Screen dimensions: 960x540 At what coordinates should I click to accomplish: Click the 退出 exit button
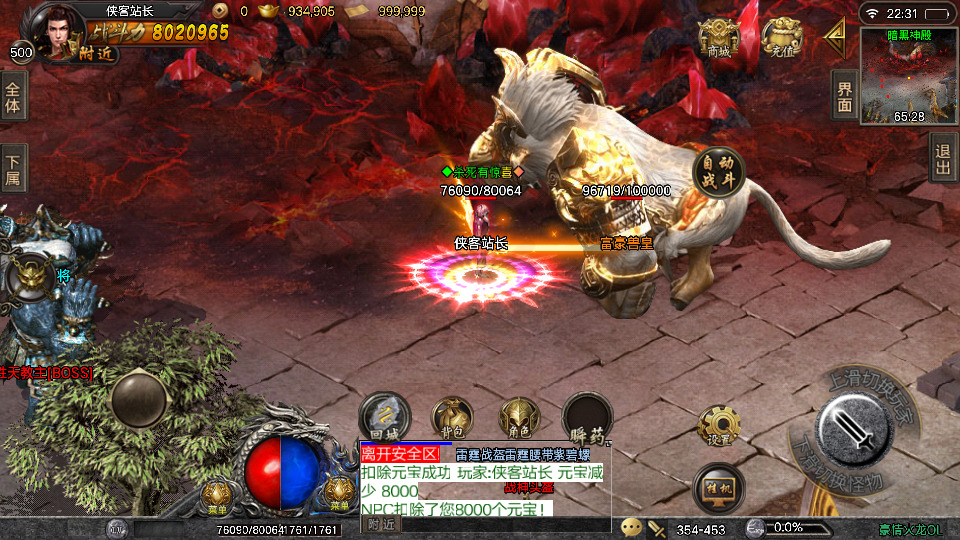[x=943, y=158]
